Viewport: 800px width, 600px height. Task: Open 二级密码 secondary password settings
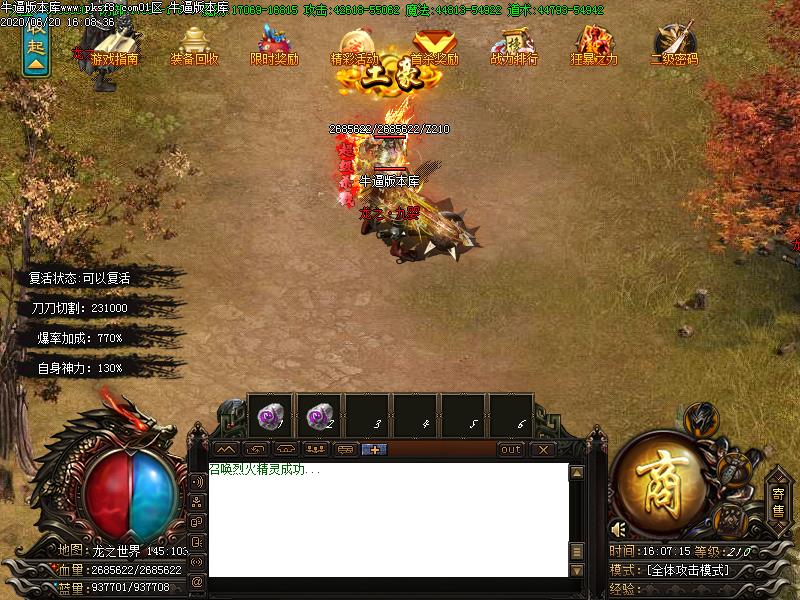tap(674, 45)
